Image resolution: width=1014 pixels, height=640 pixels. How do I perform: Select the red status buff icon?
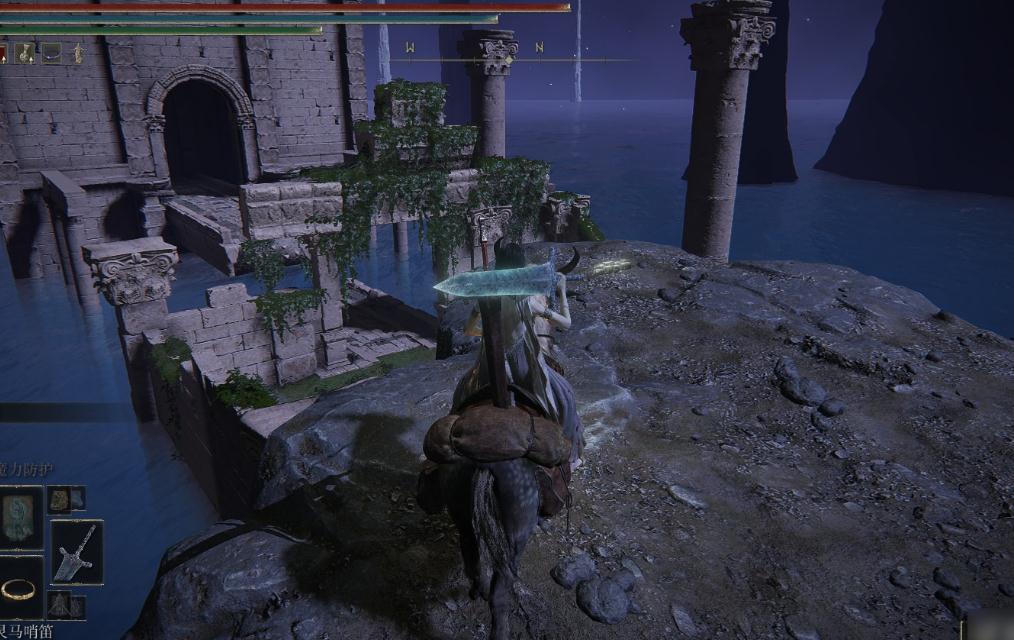tap(3, 53)
